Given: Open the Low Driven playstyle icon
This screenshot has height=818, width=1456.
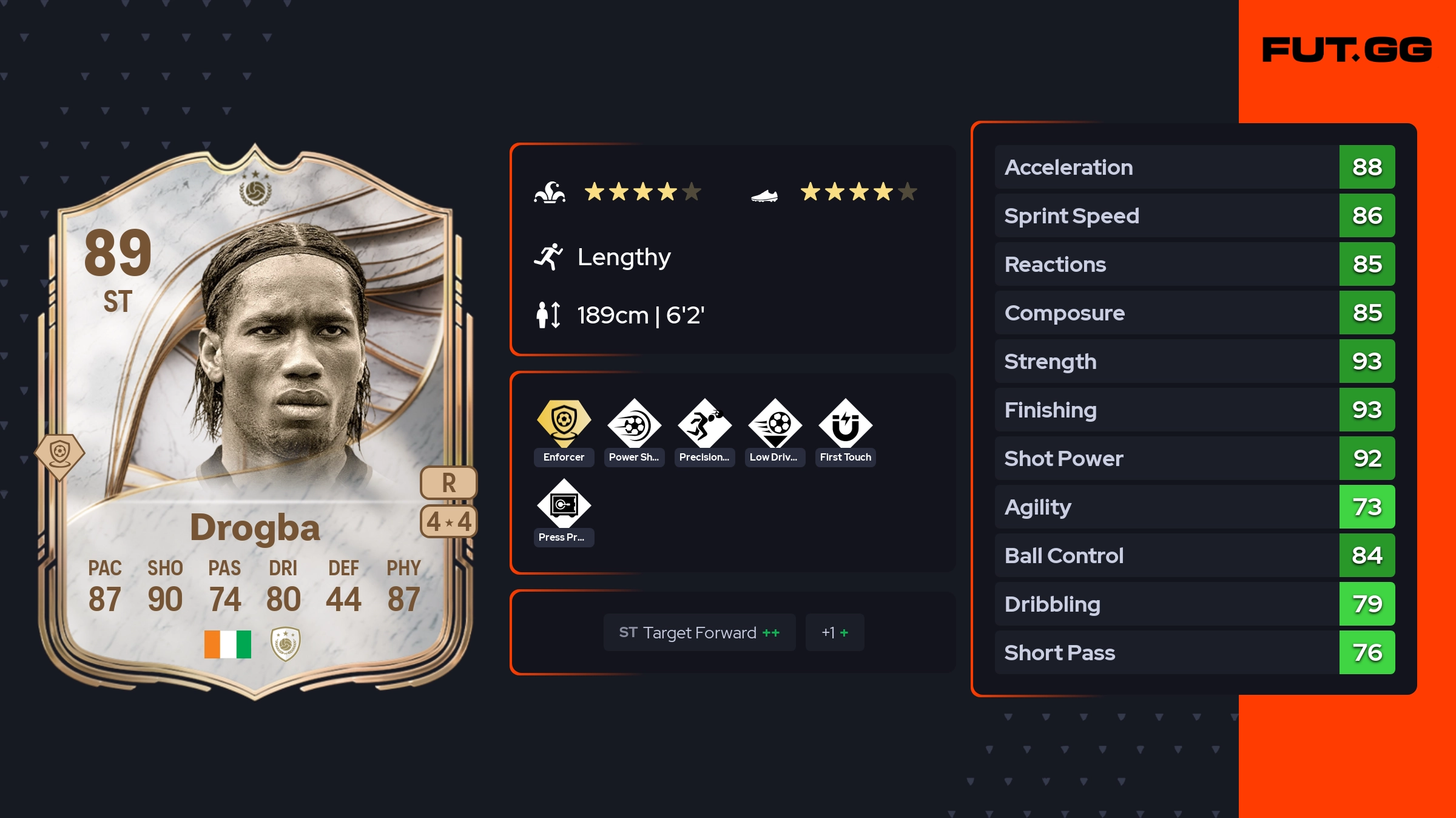Looking at the screenshot, I should click(775, 424).
